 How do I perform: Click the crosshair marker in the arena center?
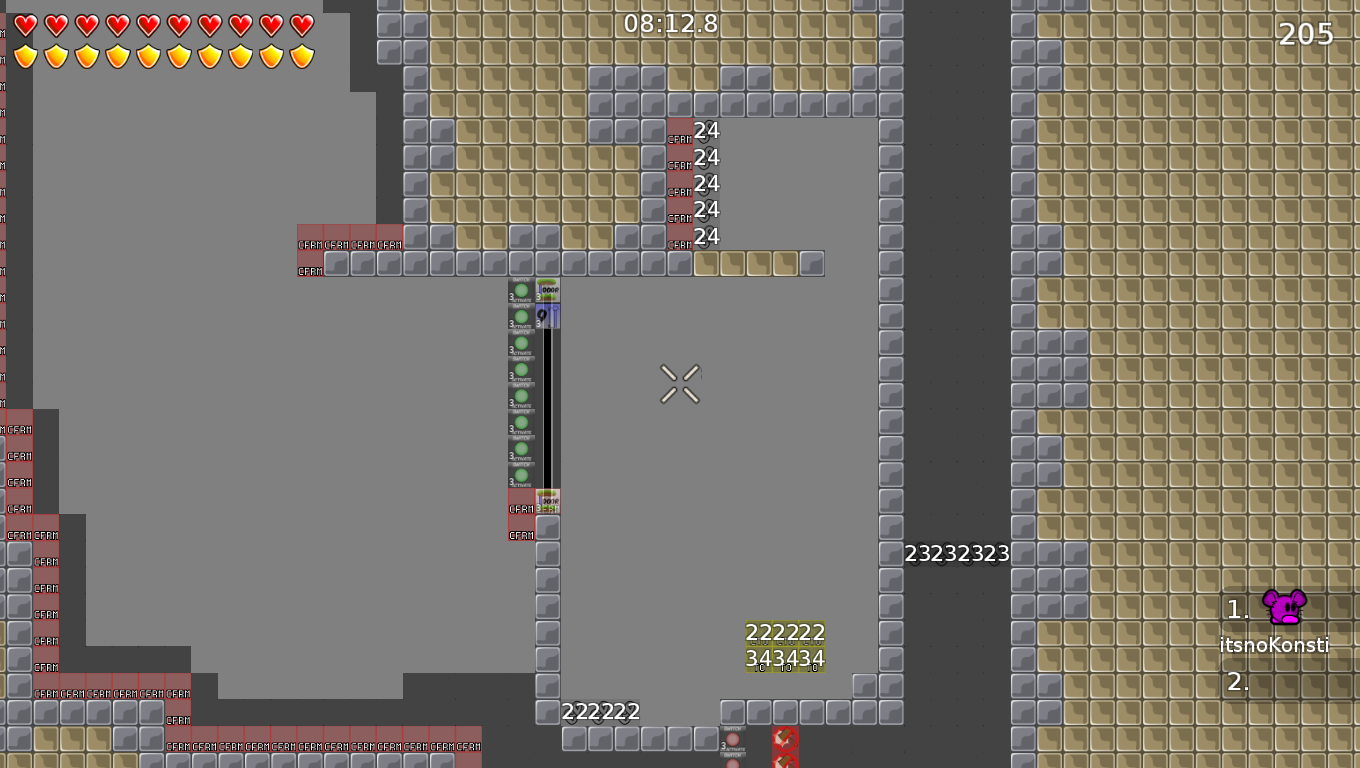[x=681, y=385]
